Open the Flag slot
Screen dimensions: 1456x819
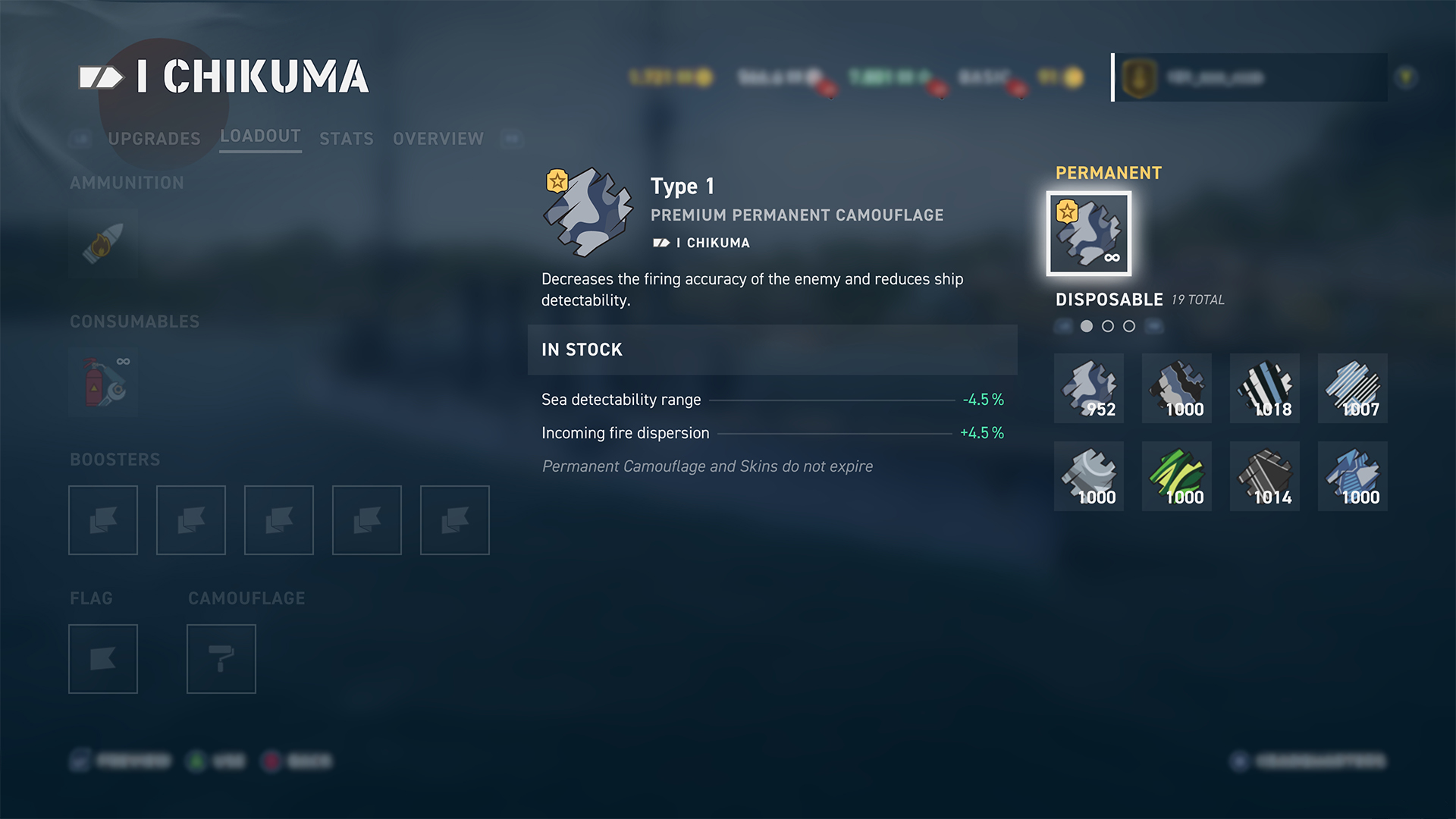pyautogui.click(x=103, y=659)
